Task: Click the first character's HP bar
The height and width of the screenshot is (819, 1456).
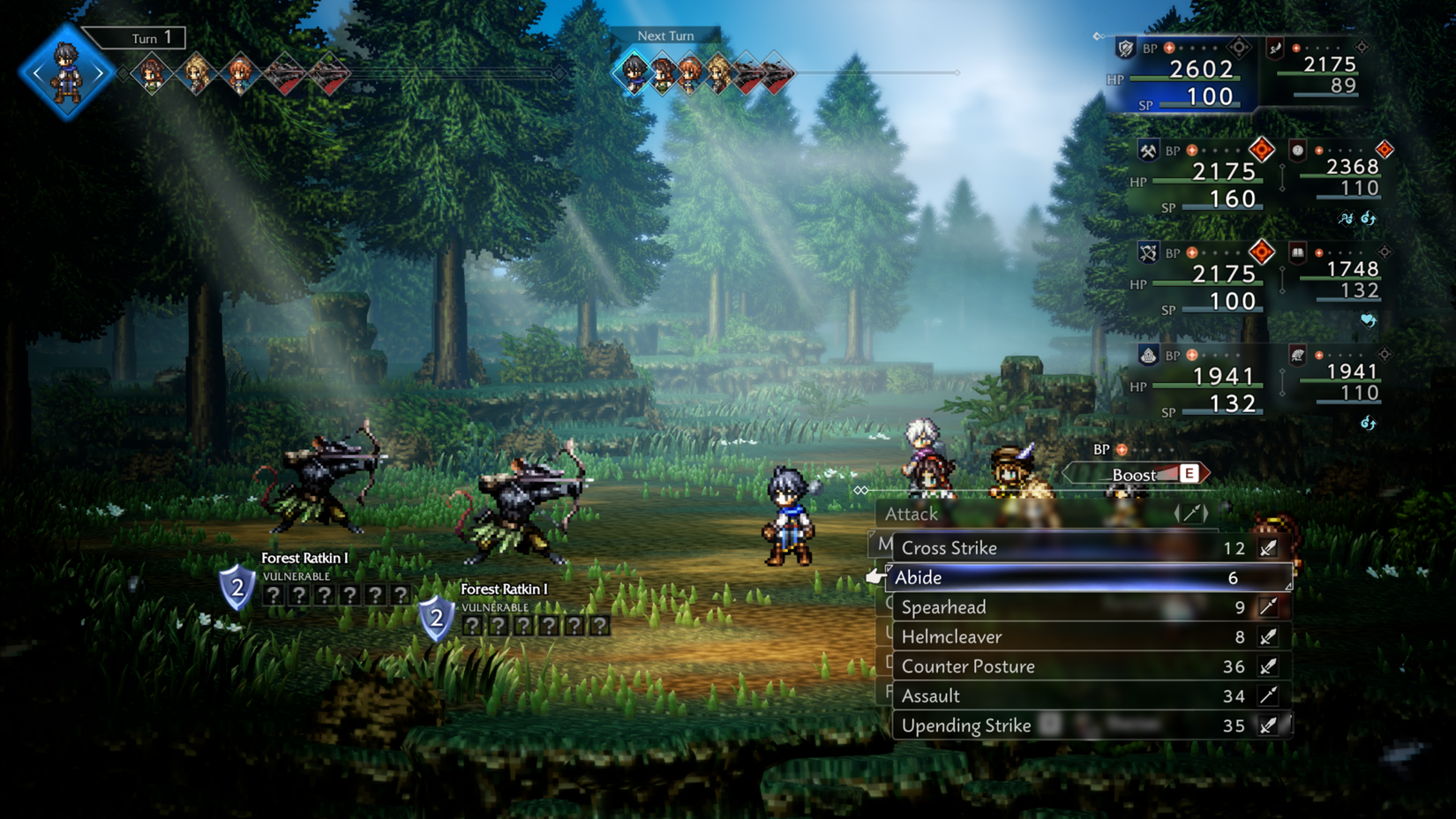Action: point(1185,78)
